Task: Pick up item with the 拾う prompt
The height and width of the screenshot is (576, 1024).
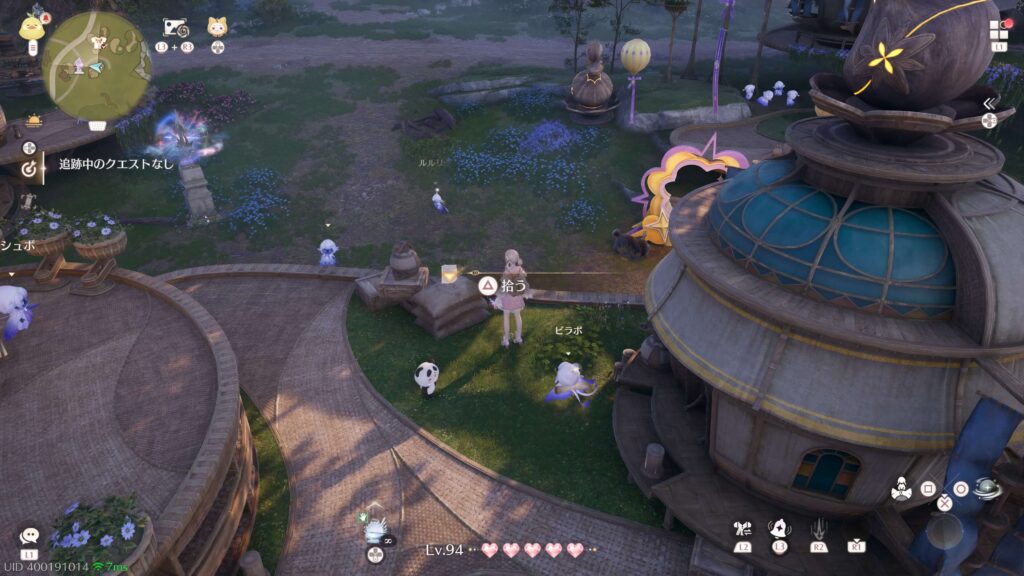Action: pos(487,286)
